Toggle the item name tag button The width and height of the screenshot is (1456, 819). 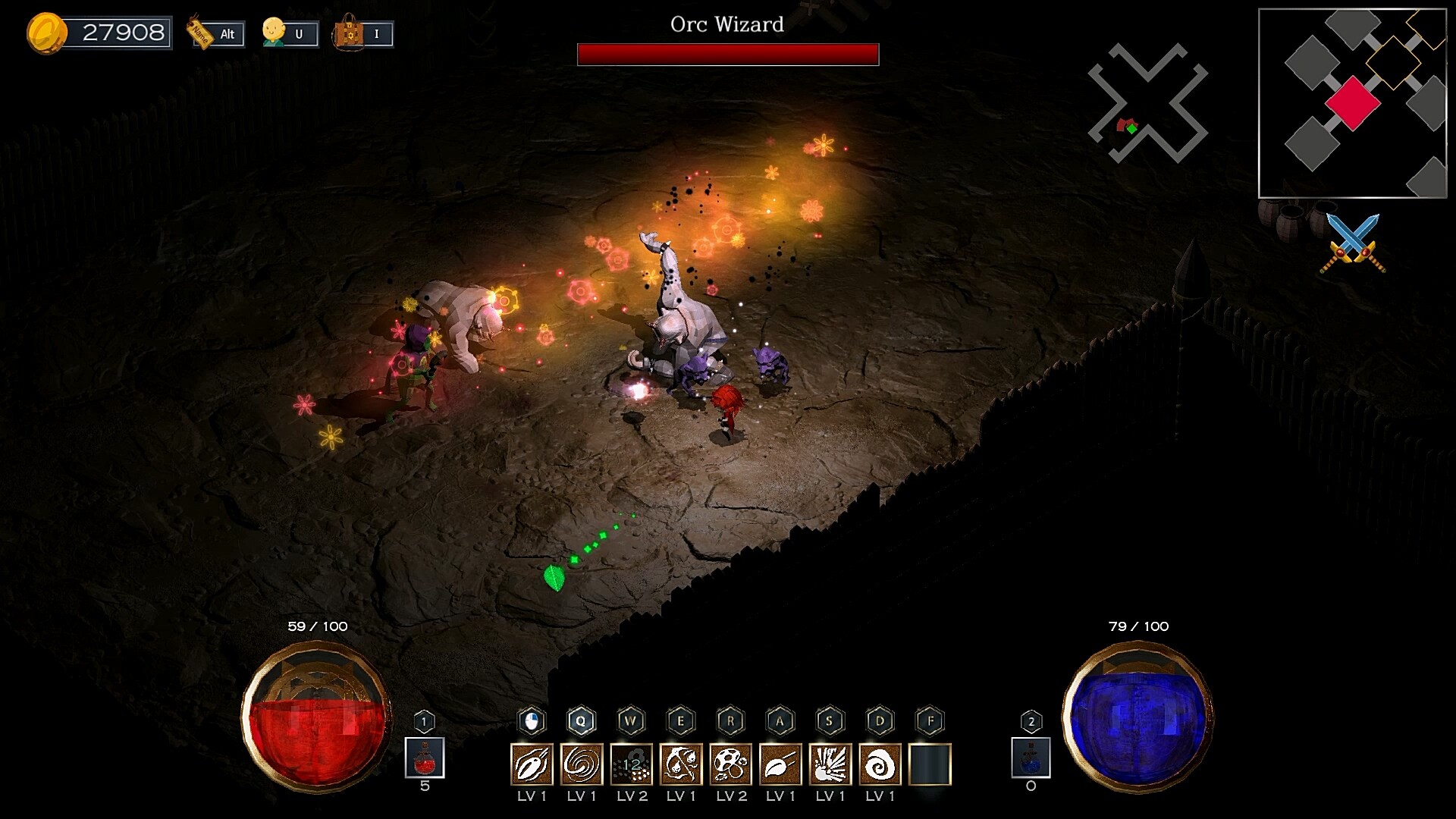215,33
